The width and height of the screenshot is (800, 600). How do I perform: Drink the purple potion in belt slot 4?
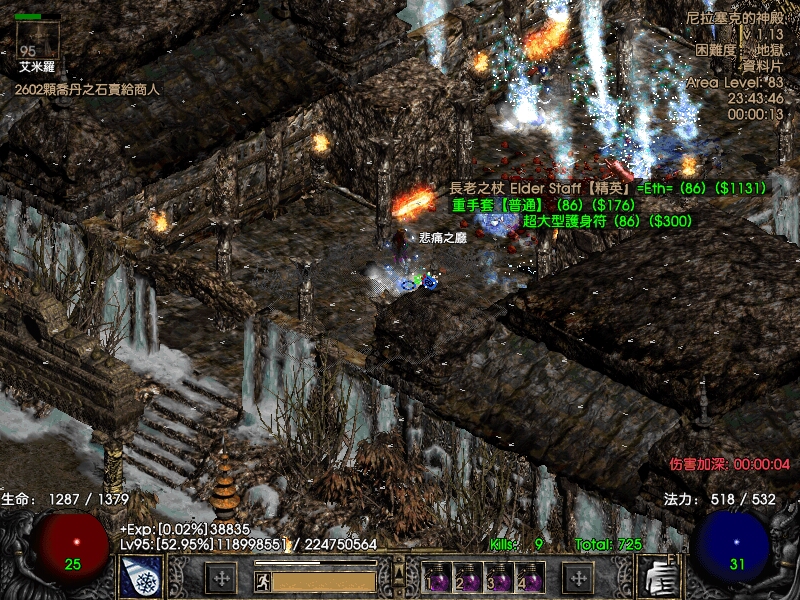click(x=530, y=578)
